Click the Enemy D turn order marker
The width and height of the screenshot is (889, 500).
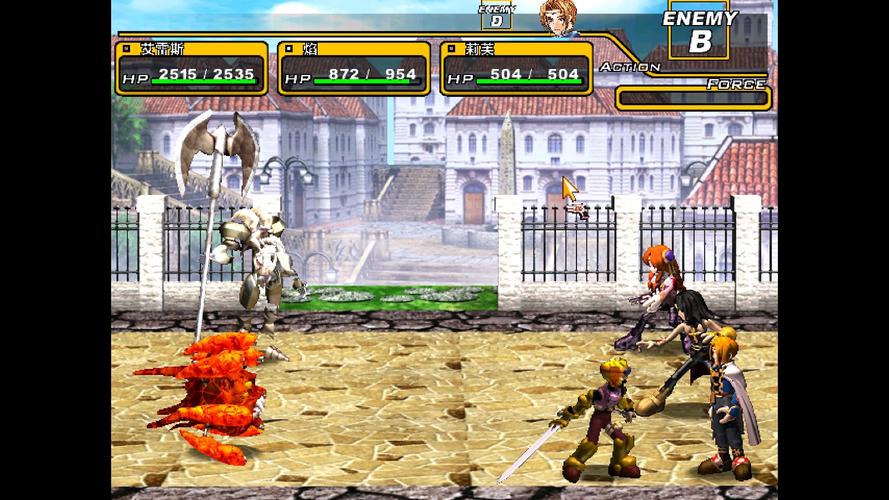coord(495,16)
